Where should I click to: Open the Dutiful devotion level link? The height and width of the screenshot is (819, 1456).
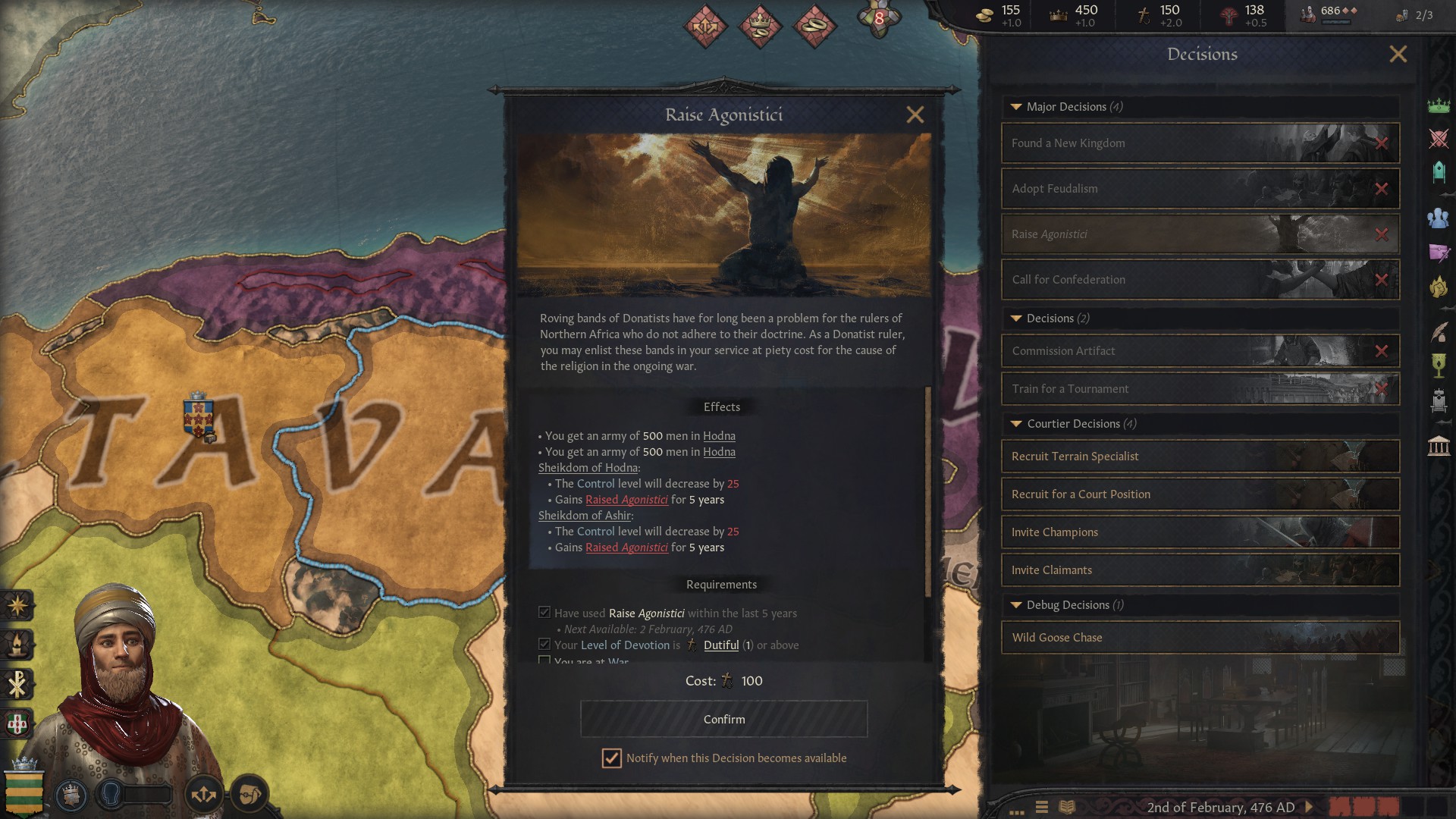(x=721, y=645)
